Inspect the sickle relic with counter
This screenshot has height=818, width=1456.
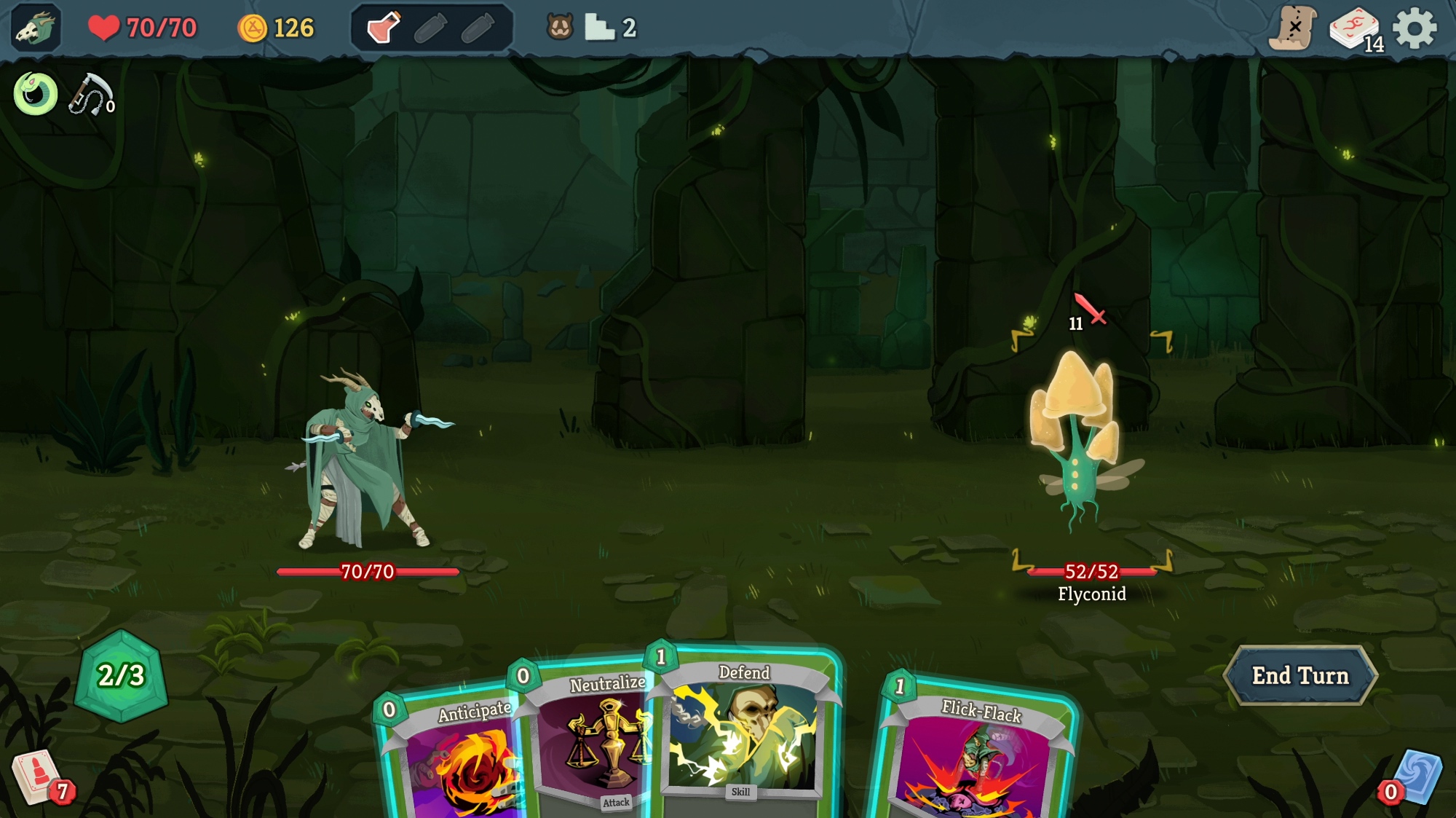pos(92,95)
